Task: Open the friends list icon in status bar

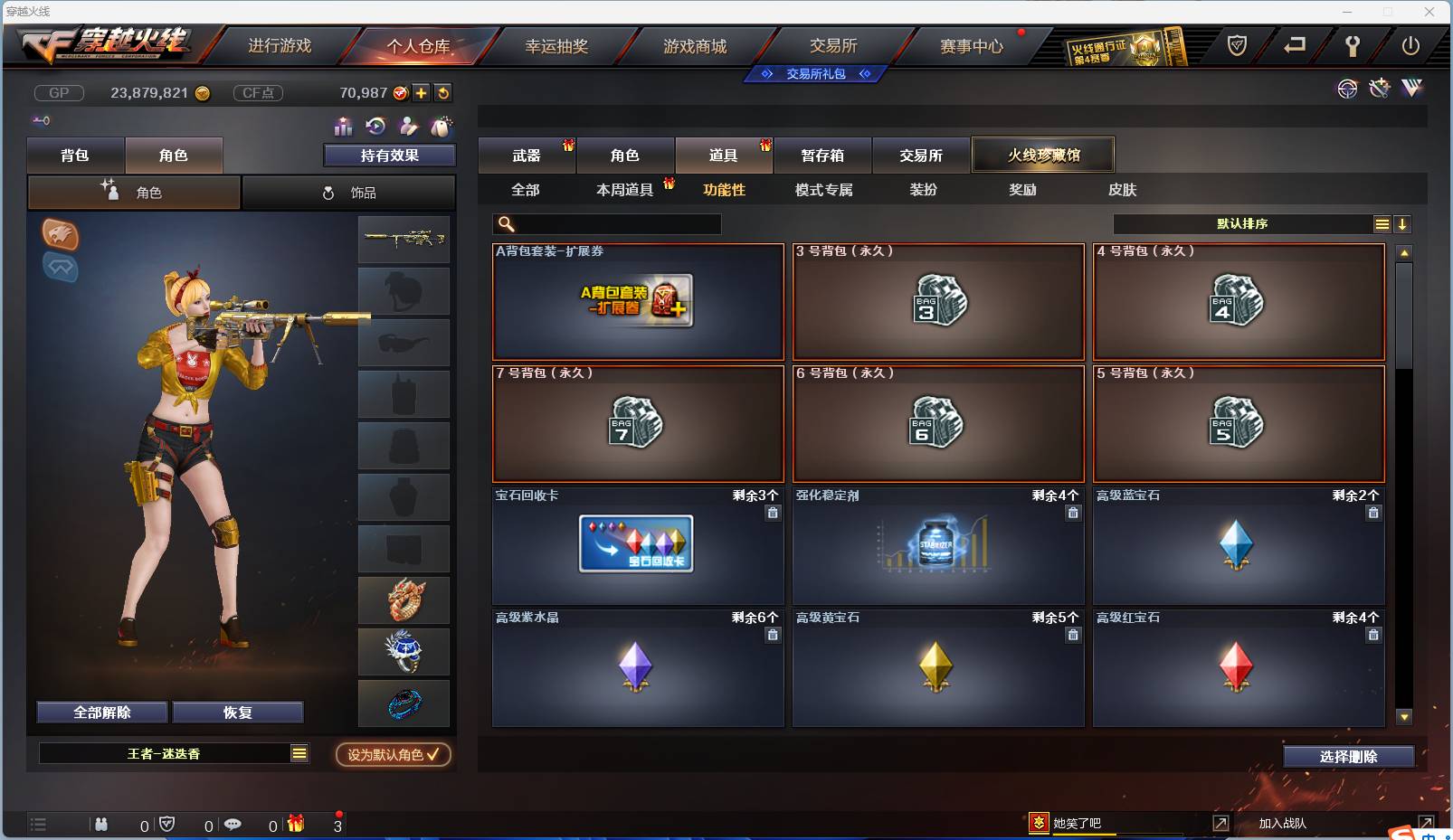Action: click(101, 825)
